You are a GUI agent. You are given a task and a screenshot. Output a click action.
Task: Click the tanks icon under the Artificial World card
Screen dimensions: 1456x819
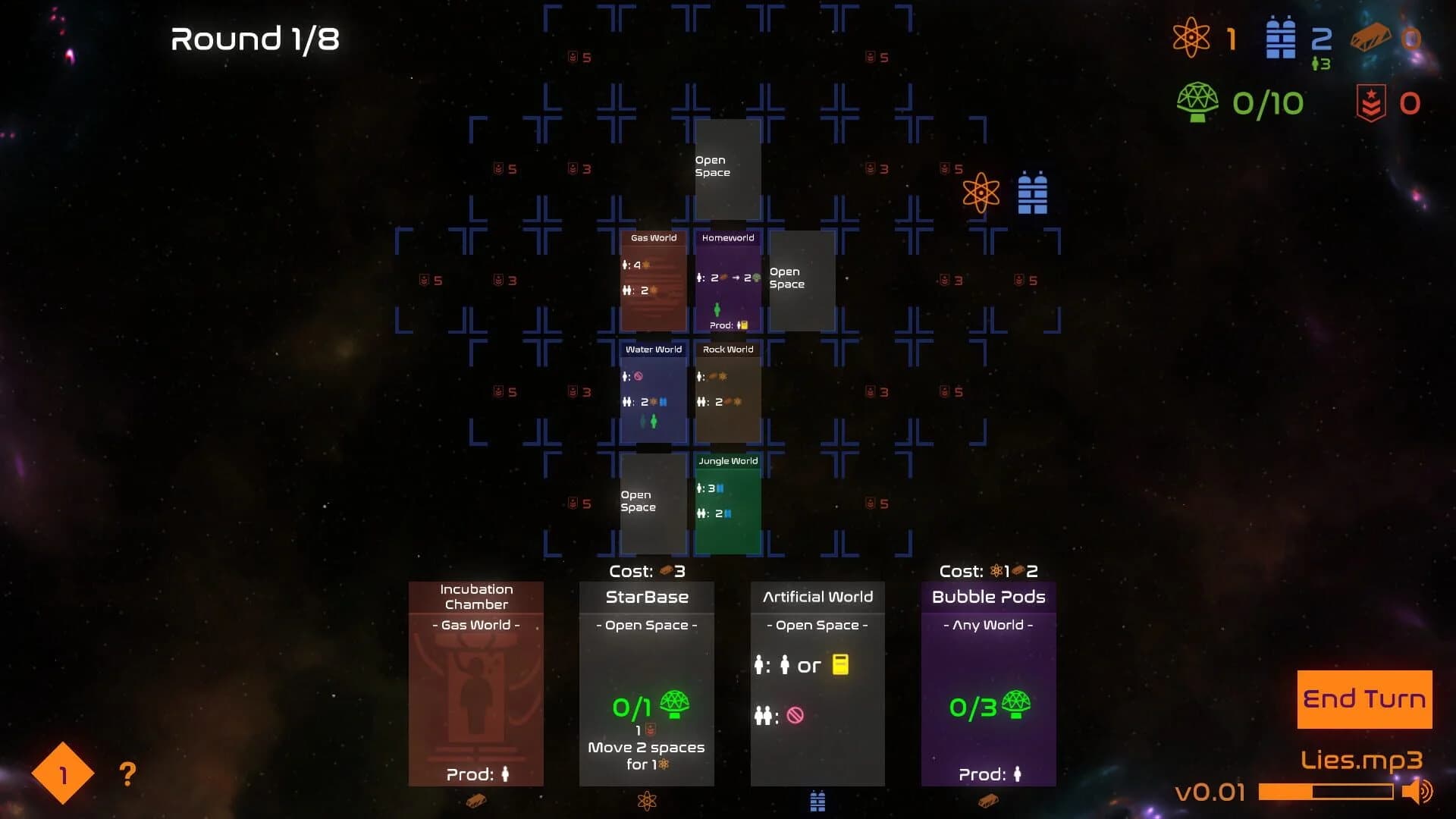coord(817,800)
